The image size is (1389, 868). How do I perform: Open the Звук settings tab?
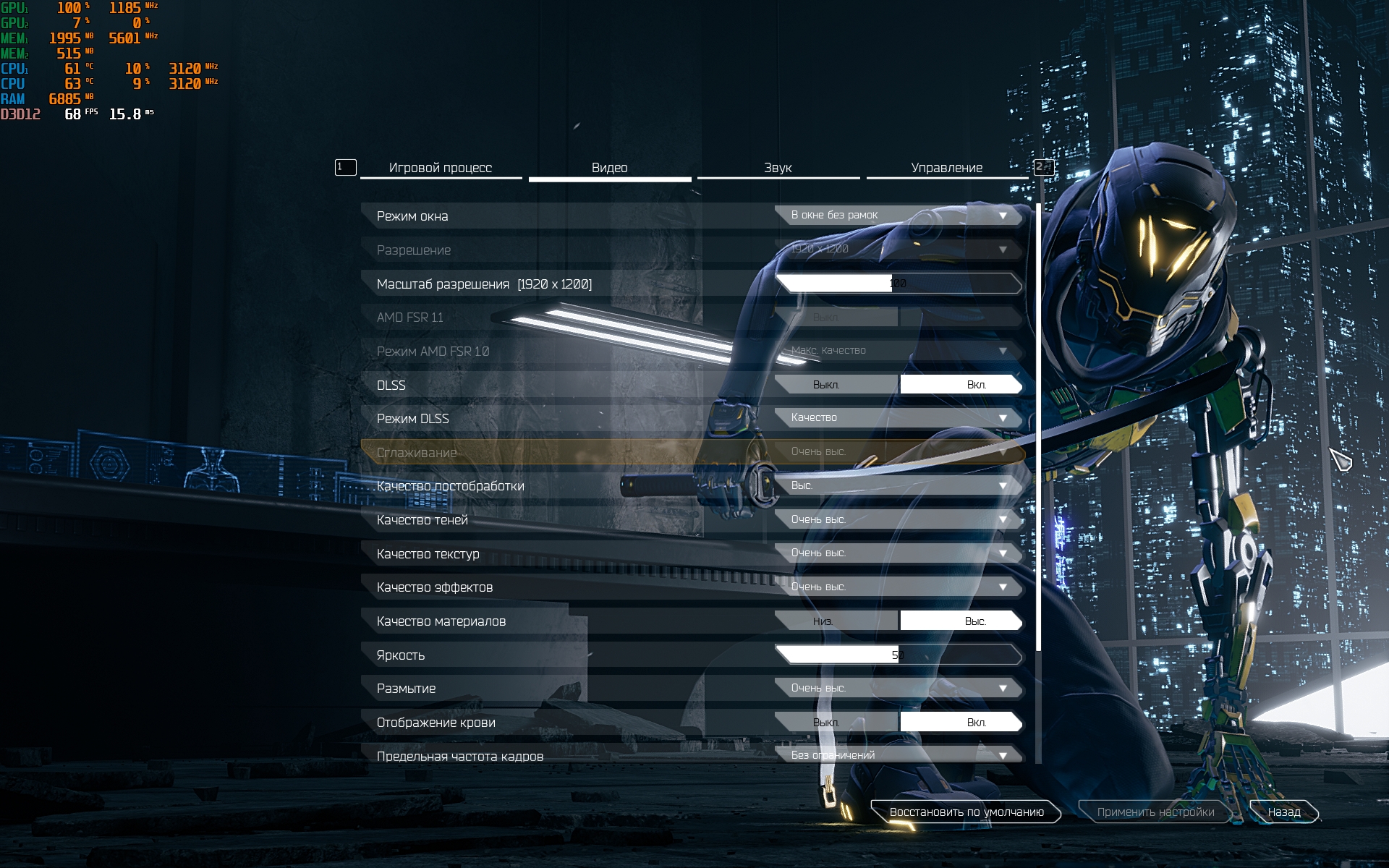778,168
